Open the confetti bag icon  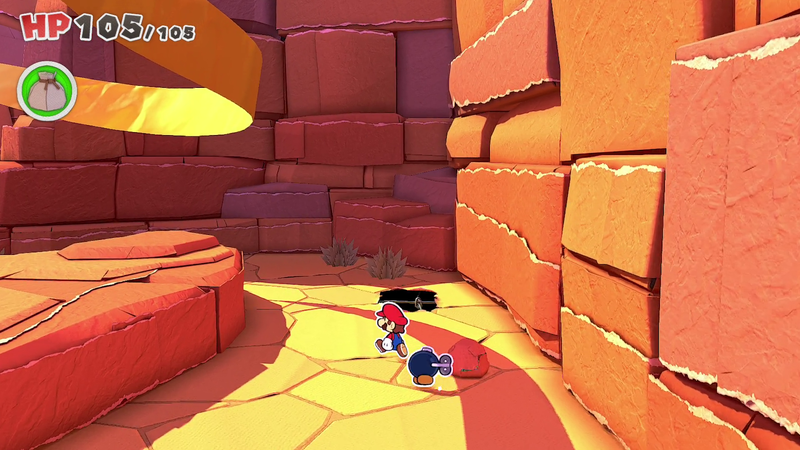[x=46, y=90]
